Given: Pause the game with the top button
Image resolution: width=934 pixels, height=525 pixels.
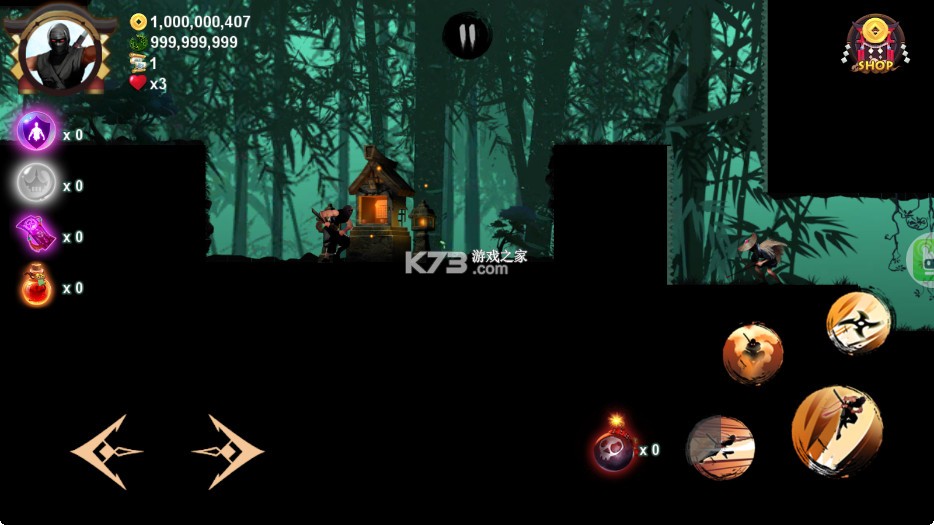Looking at the screenshot, I should (x=466, y=36).
